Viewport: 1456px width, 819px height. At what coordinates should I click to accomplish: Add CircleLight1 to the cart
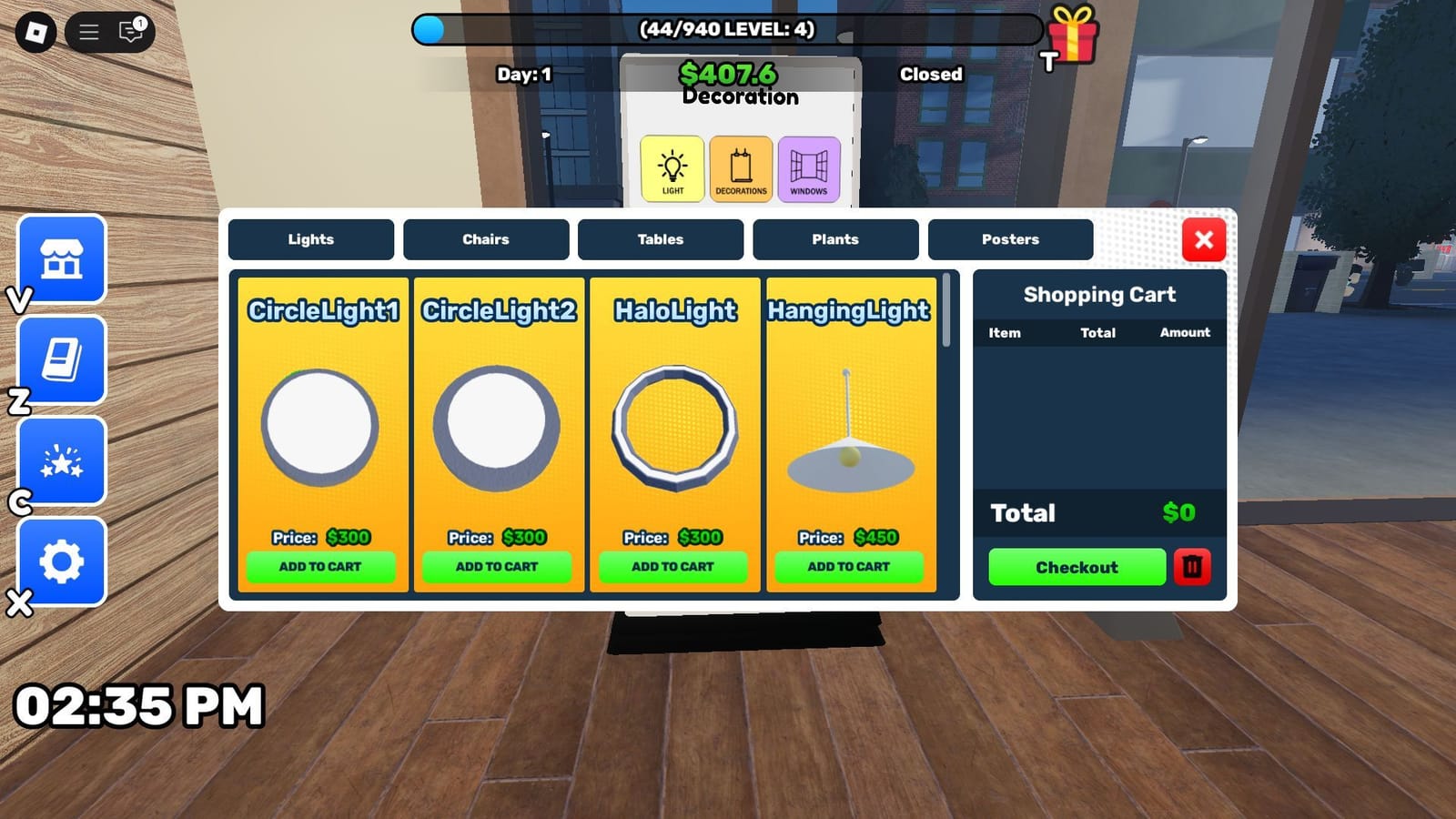(322, 566)
